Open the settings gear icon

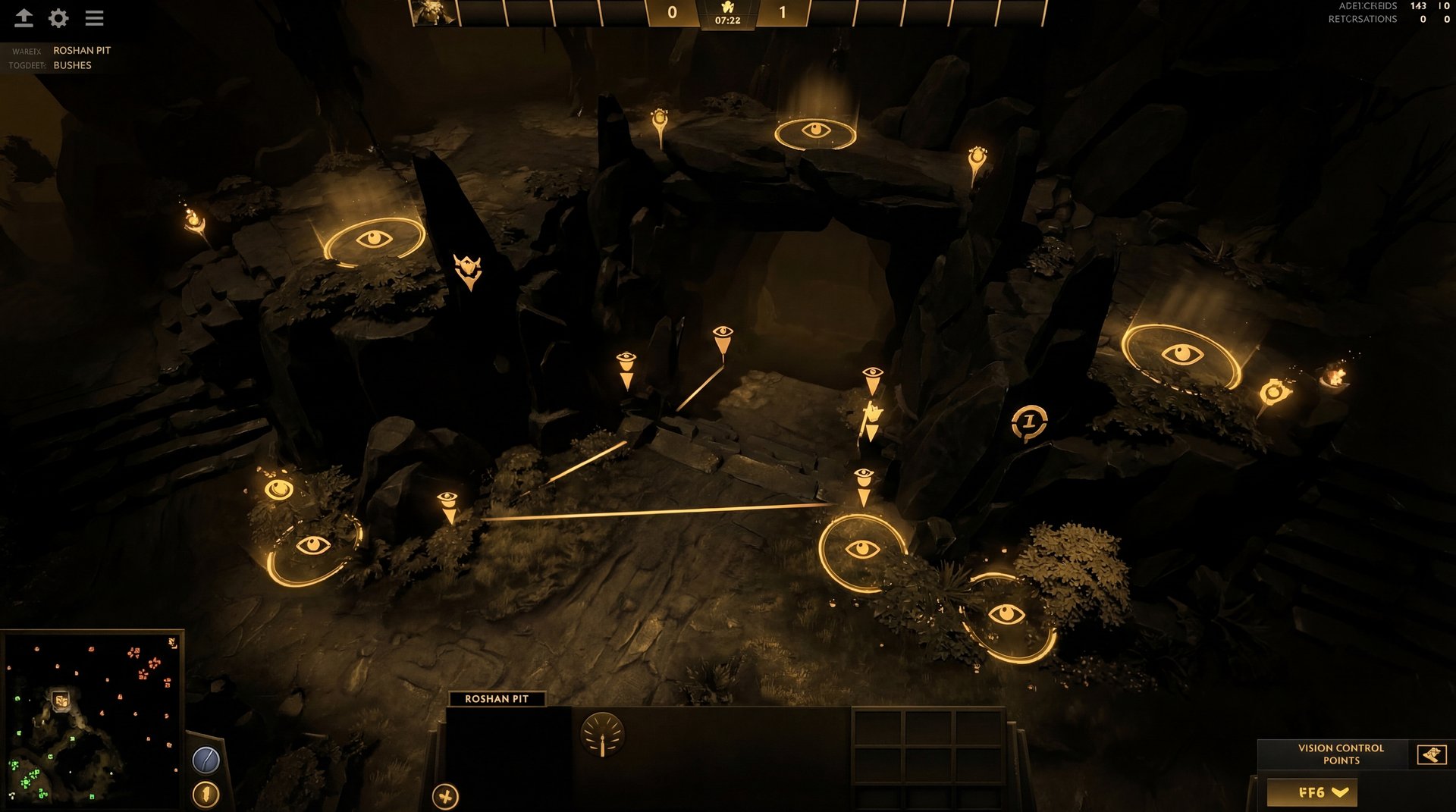58,18
